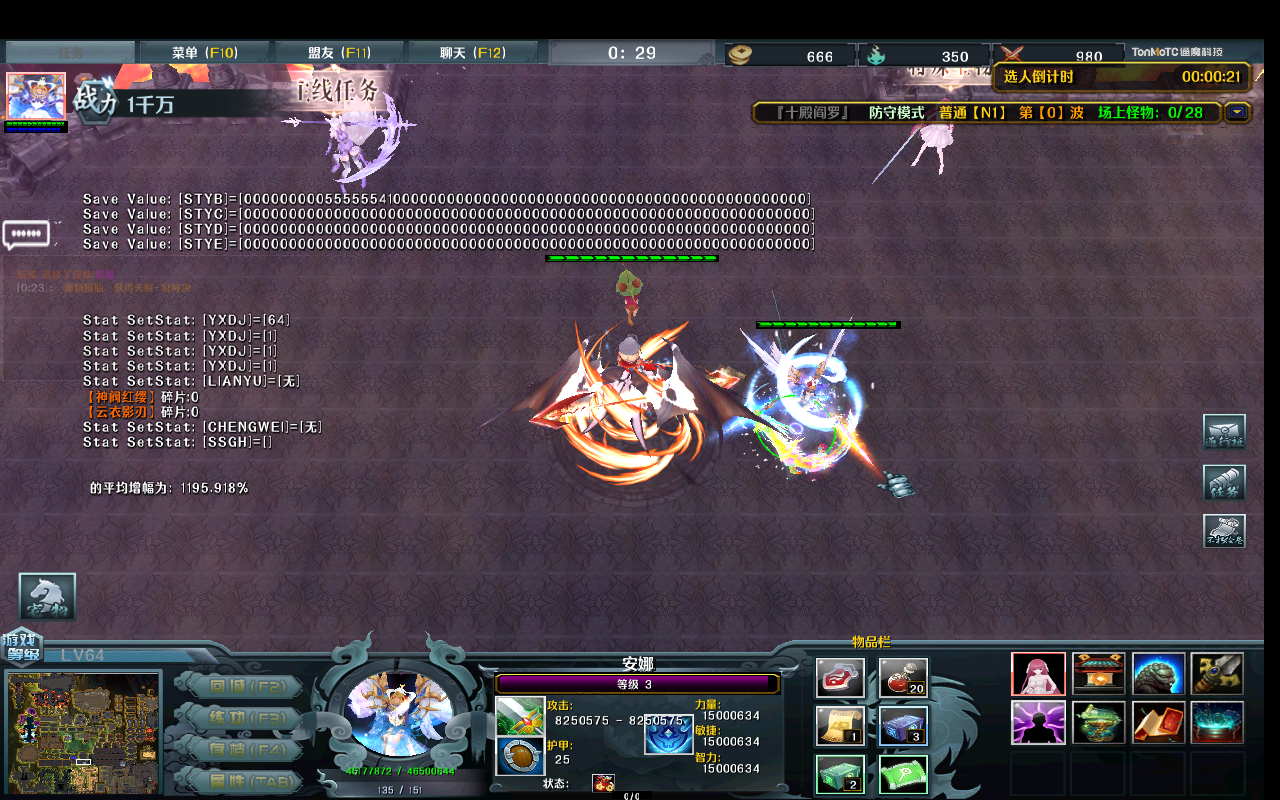Open the 聊天 (F12) chat menu
This screenshot has width=1280, height=800.
click(472, 50)
